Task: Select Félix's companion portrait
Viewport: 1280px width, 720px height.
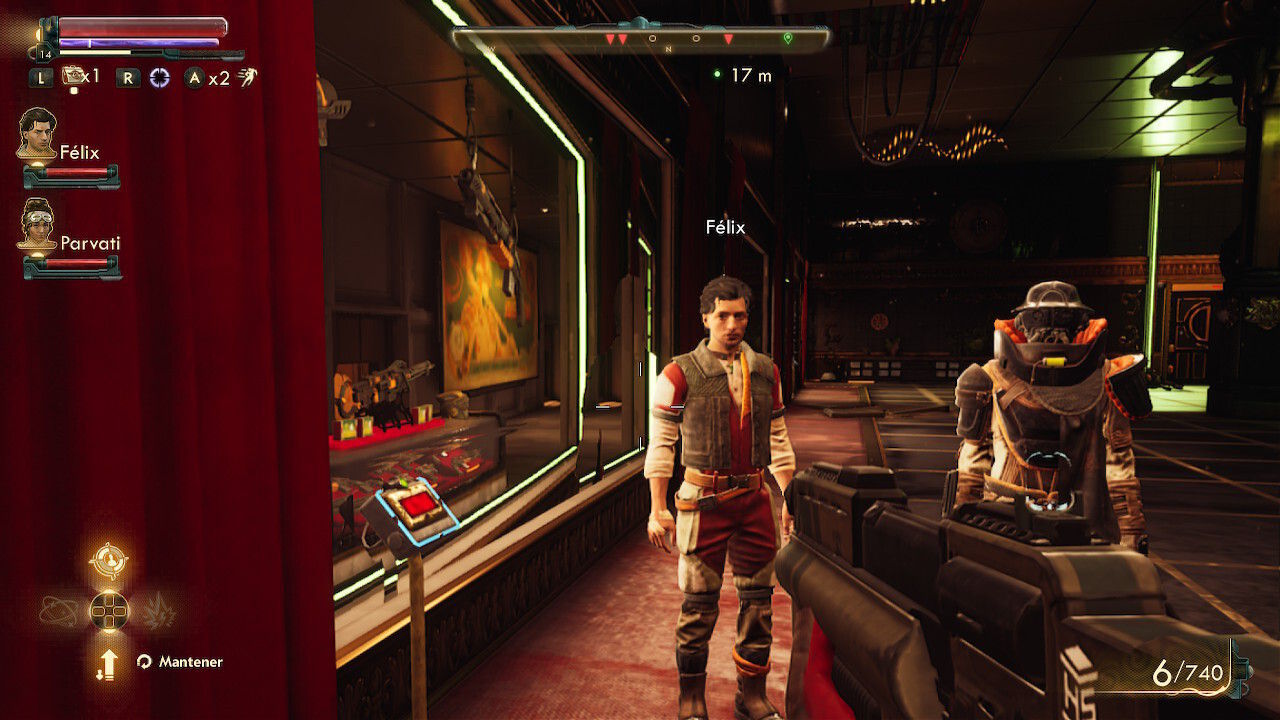Action: click(x=37, y=133)
